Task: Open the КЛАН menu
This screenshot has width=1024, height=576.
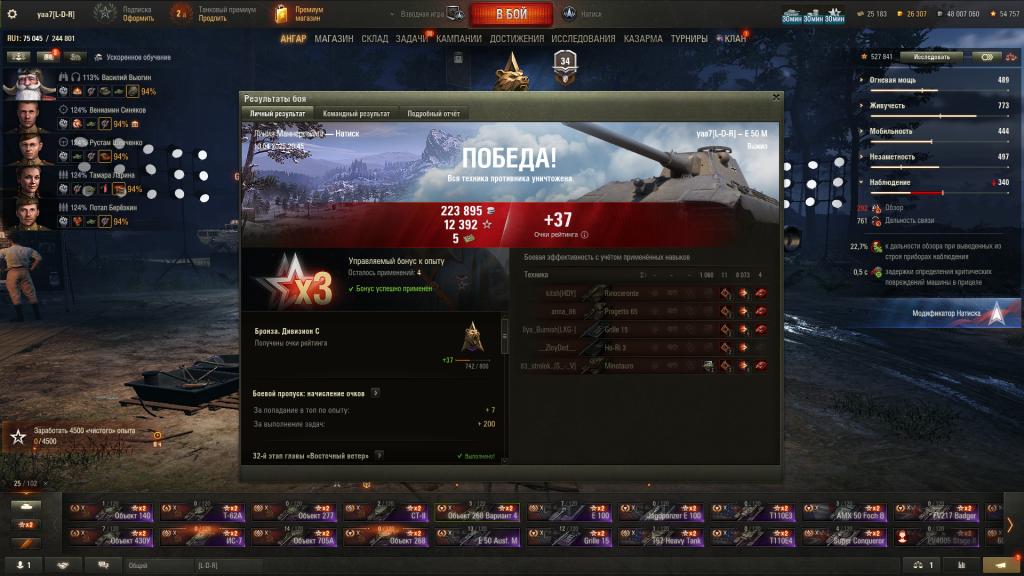Action: 735,39
